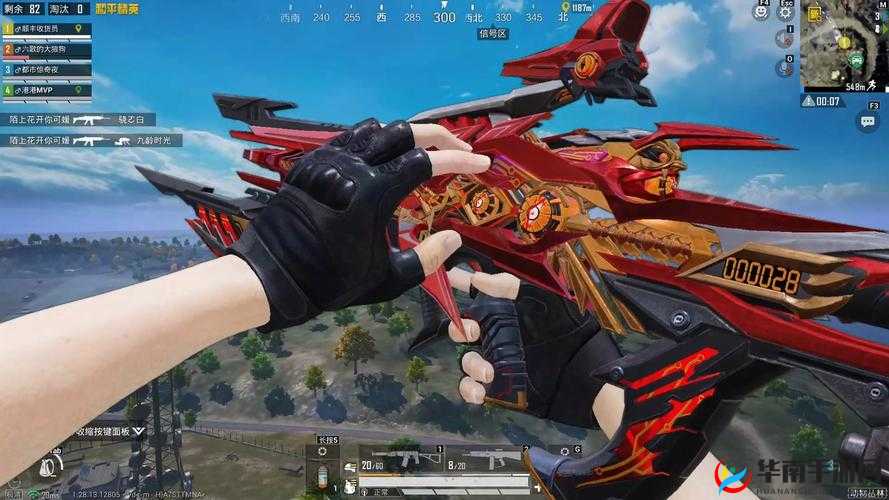Select teammate 3 都市 in the squad list
This screenshot has width=889, height=500.
(46, 70)
